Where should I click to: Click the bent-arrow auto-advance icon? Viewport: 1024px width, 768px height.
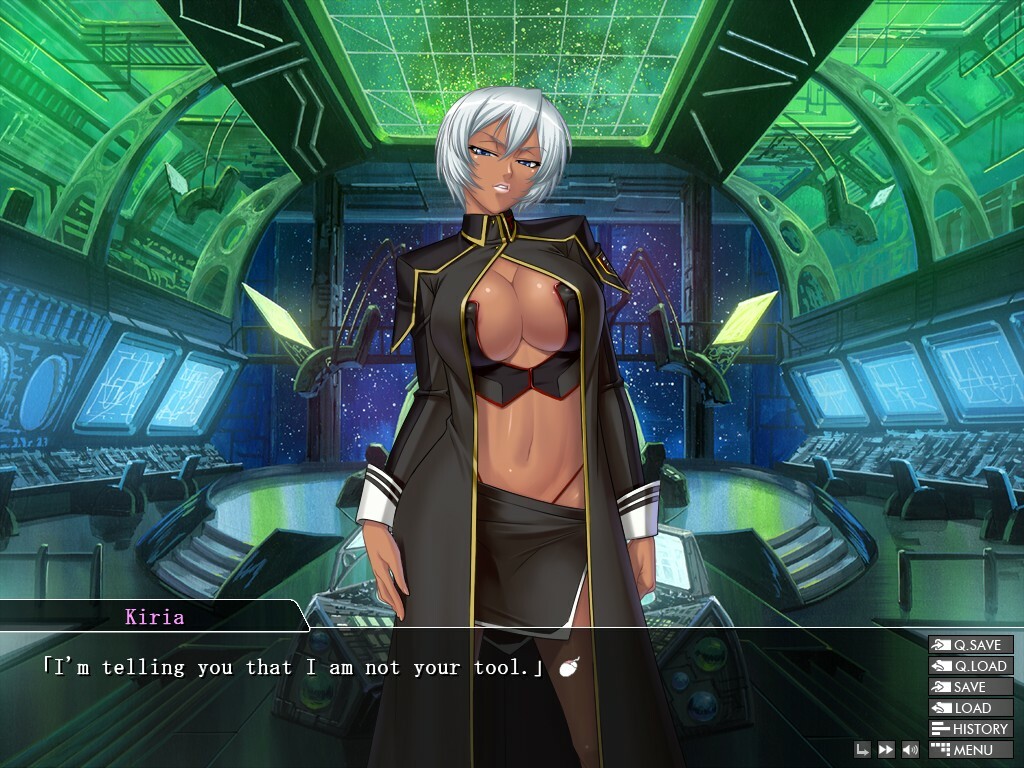coord(862,750)
